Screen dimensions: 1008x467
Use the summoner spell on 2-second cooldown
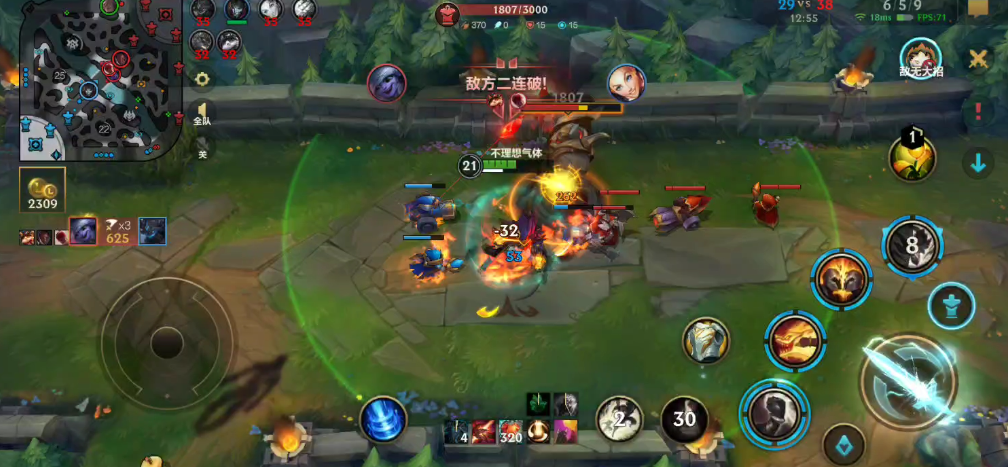[x=620, y=419]
